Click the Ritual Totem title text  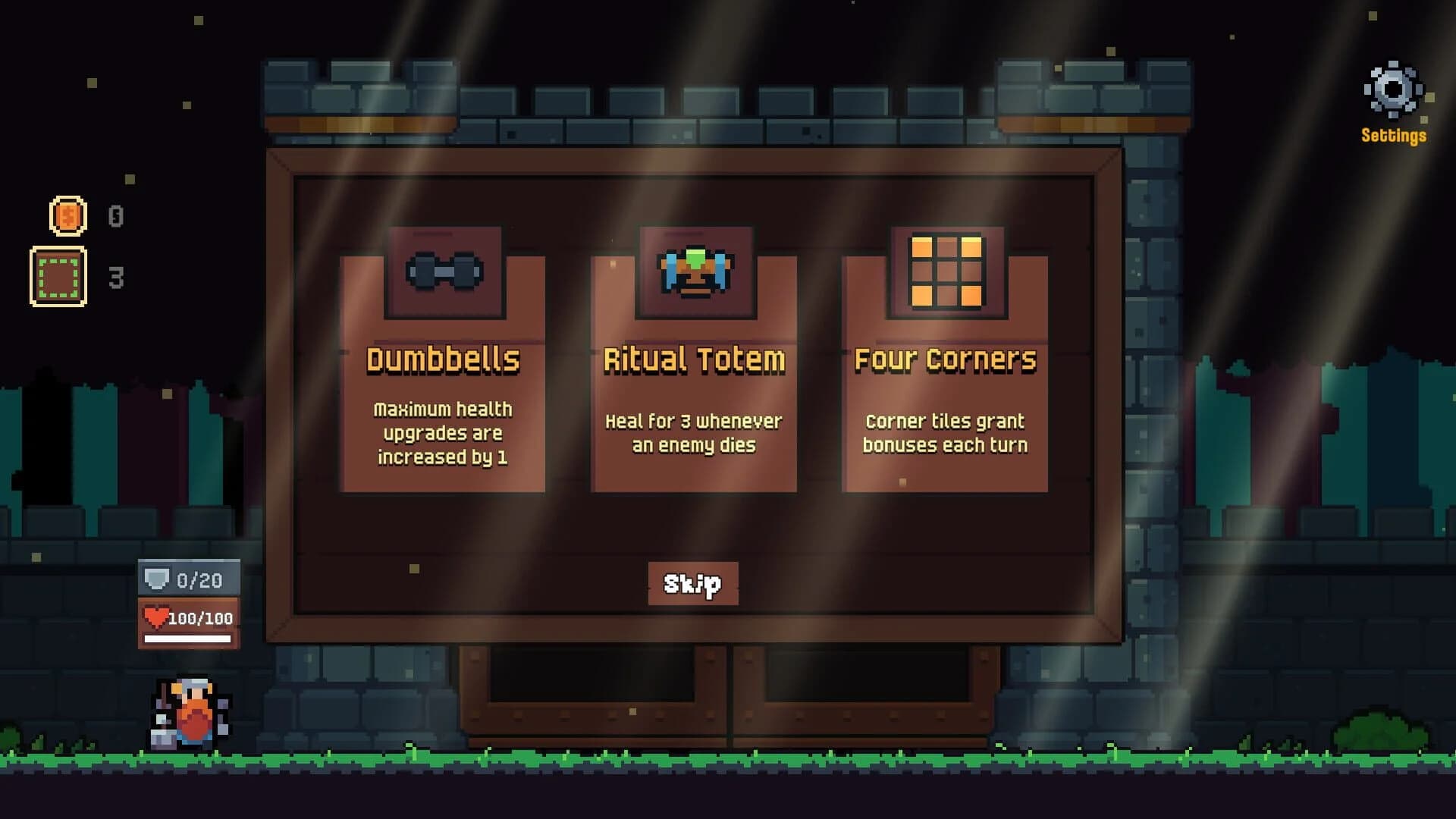pos(694,359)
